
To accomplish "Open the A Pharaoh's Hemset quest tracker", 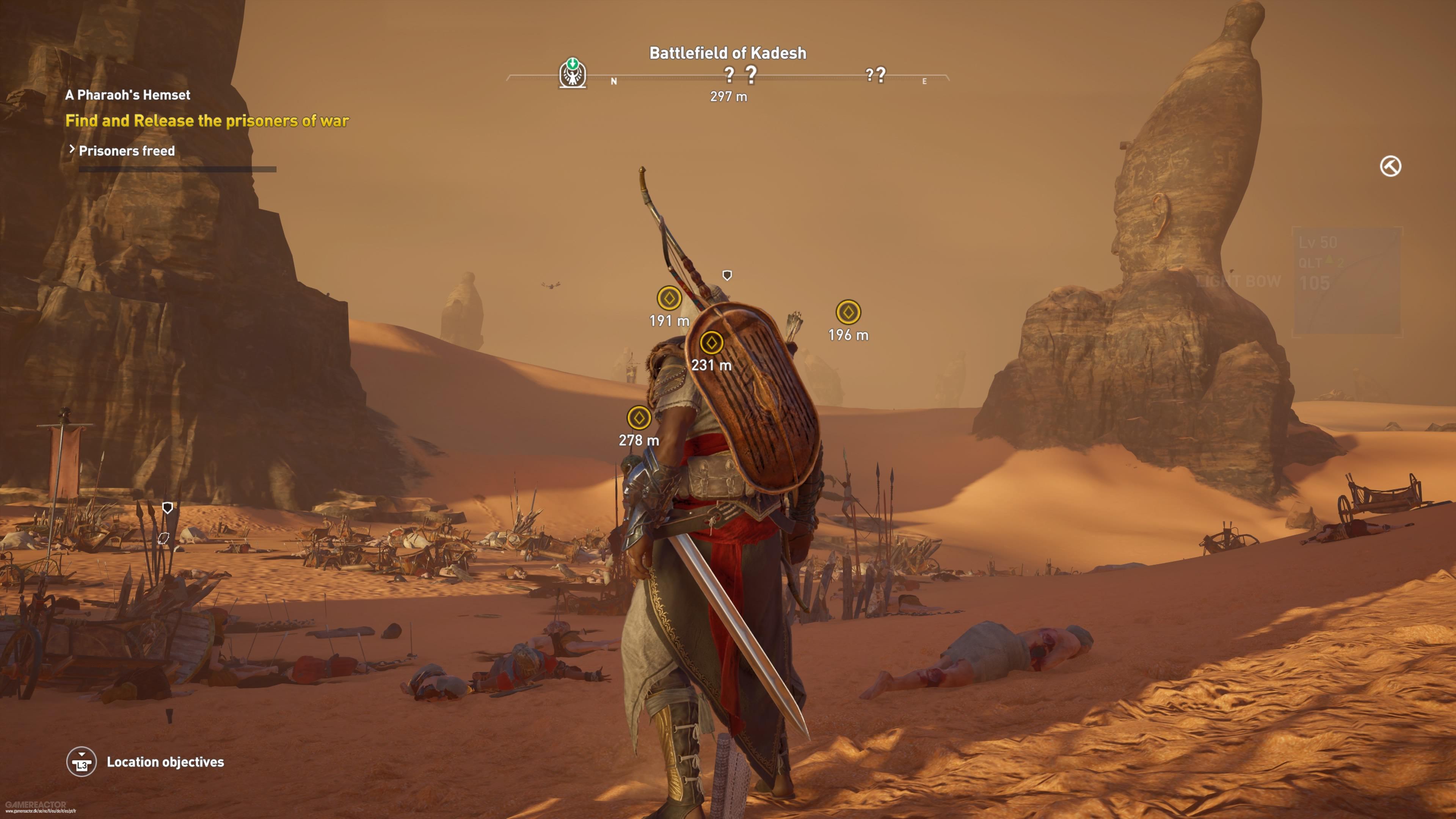I will (128, 95).
